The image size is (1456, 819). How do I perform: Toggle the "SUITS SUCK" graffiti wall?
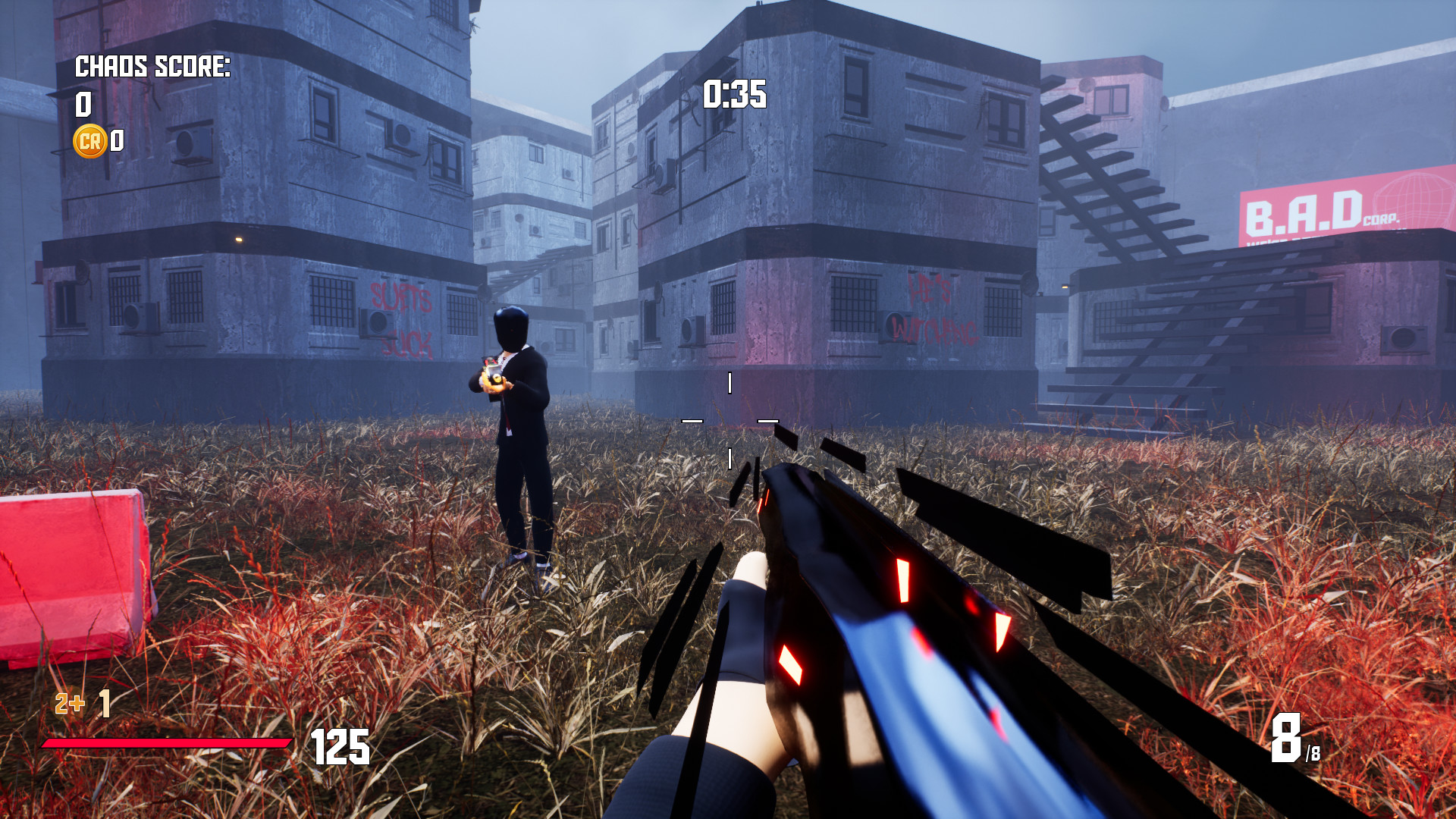402,318
